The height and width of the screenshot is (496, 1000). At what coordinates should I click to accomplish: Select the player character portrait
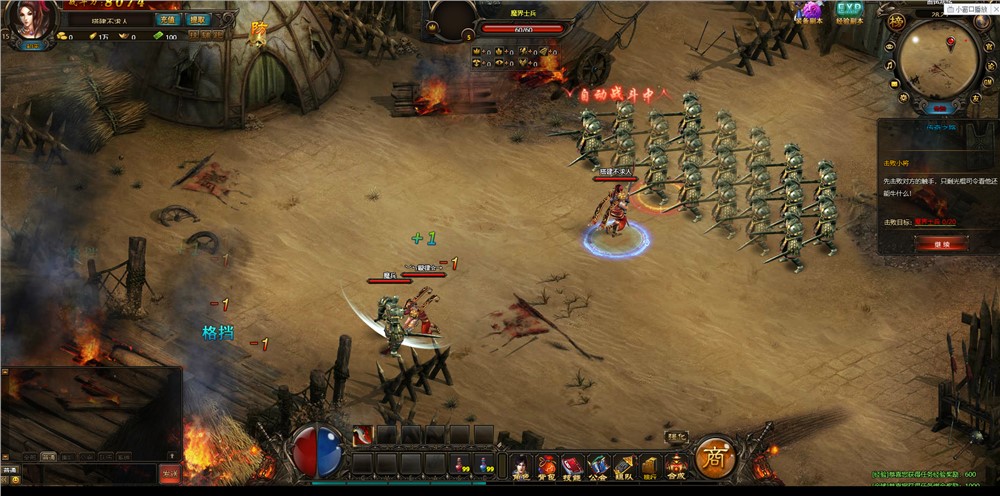(33, 20)
